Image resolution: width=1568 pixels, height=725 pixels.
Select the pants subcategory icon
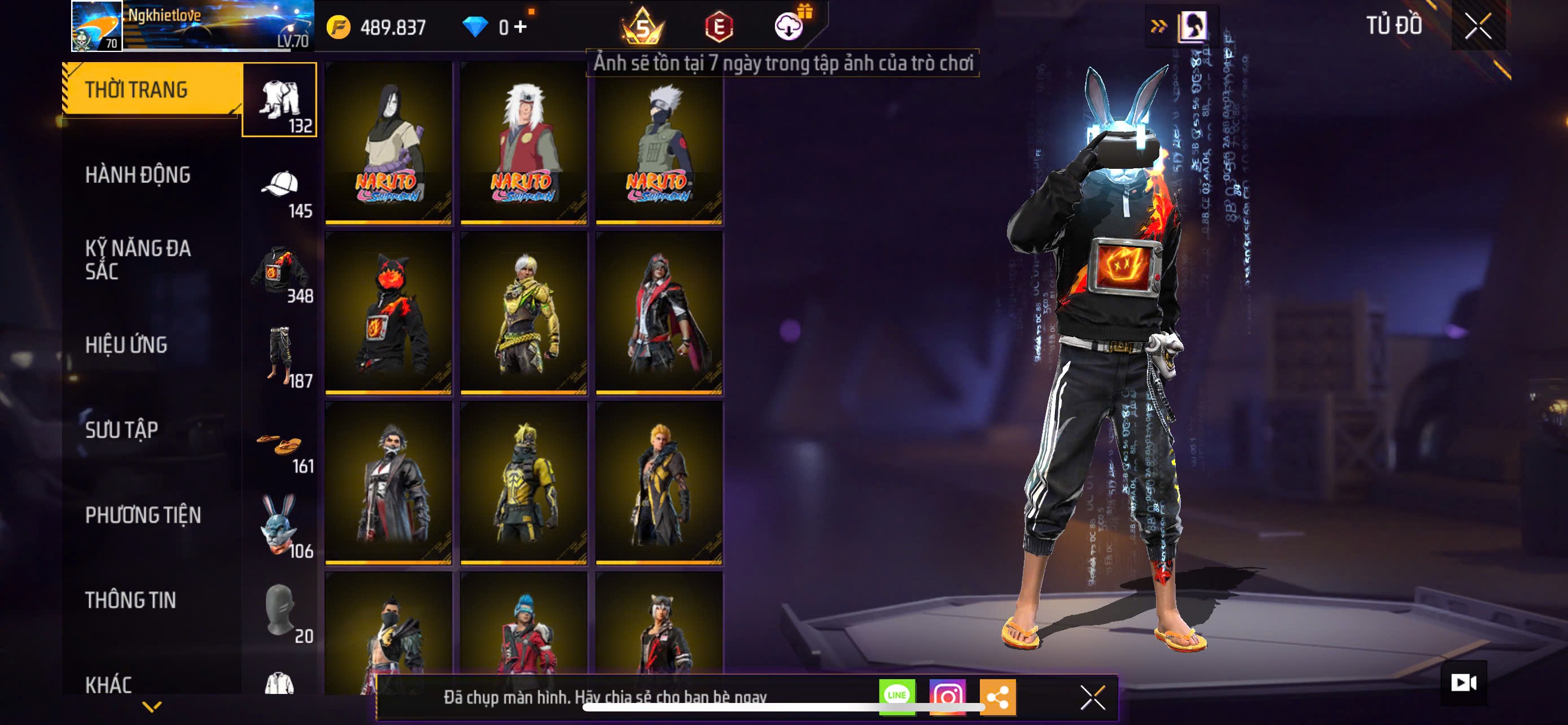click(x=280, y=356)
